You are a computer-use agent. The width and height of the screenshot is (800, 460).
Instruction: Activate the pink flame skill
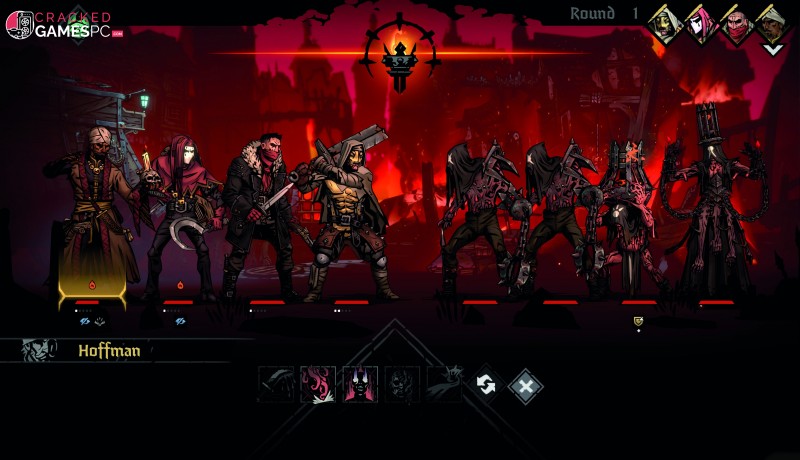point(318,385)
